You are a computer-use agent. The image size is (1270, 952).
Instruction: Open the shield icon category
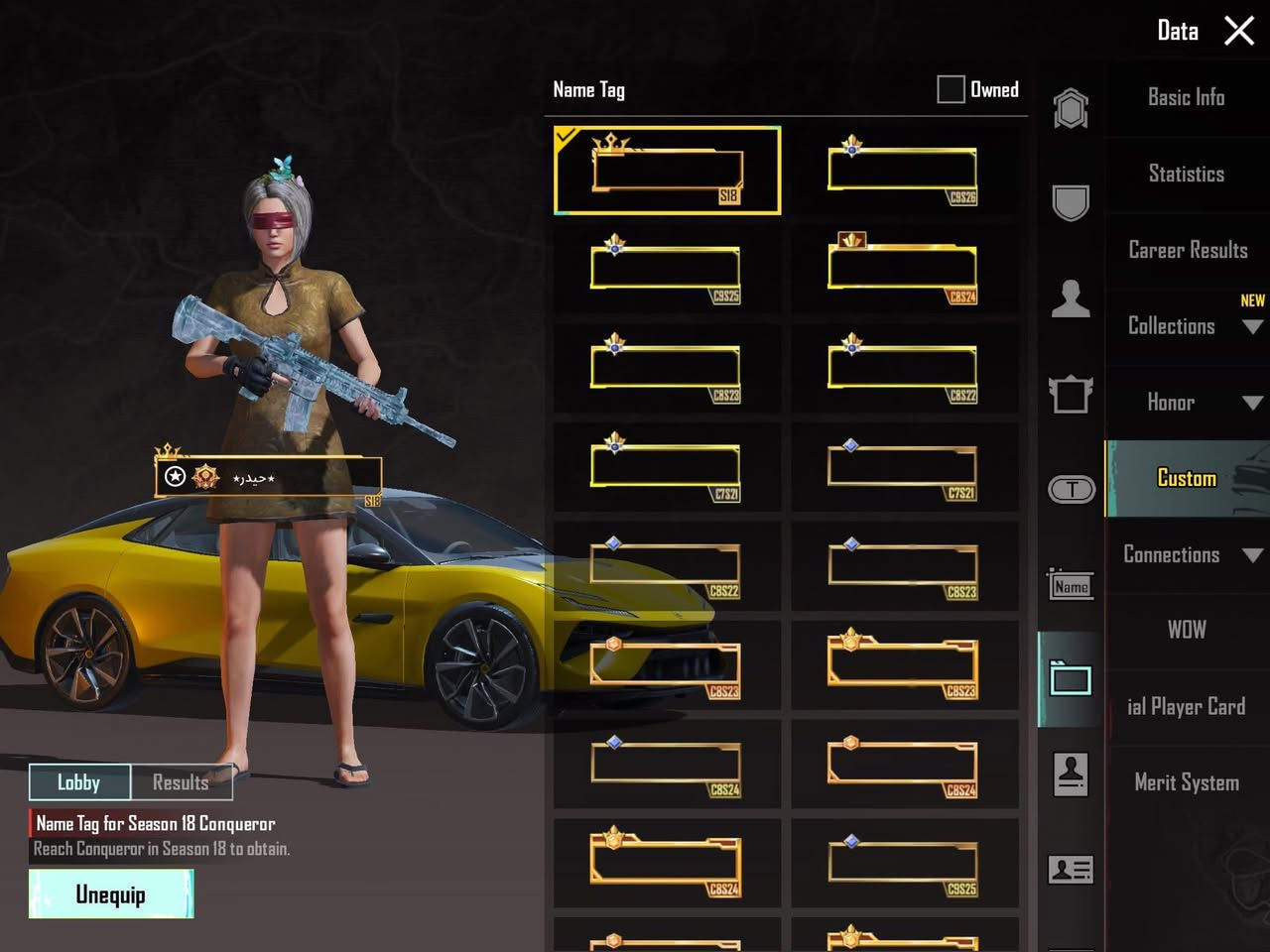tap(1071, 202)
